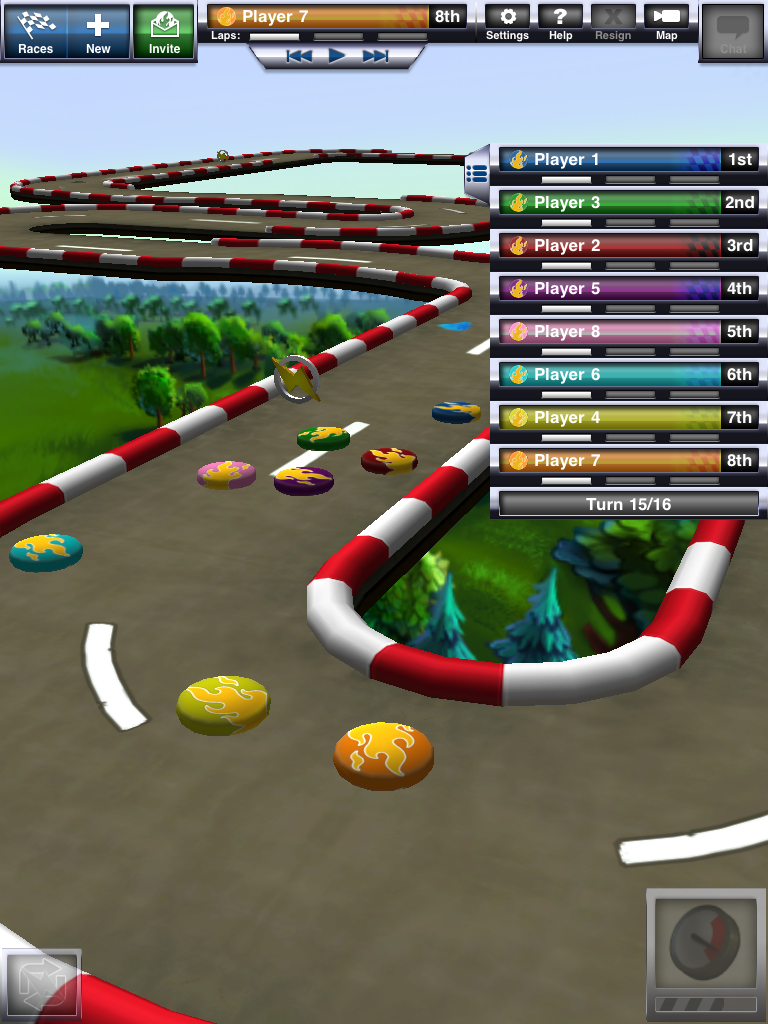Tap the Invite button
Image resolution: width=768 pixels, height=1024 pixels.
(165, 31)
